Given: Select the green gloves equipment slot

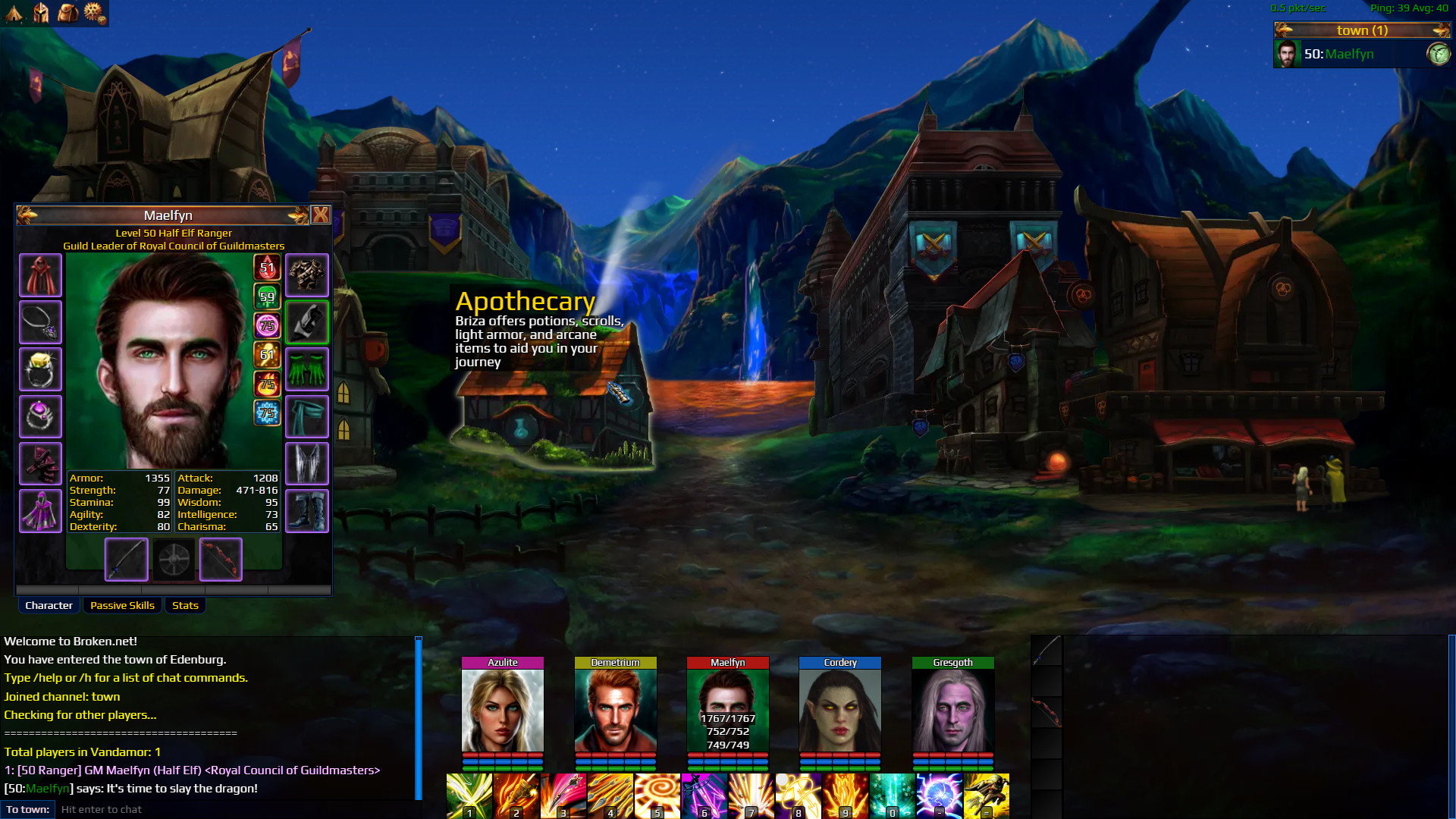Looking at the screenshot, I should 307,369.
